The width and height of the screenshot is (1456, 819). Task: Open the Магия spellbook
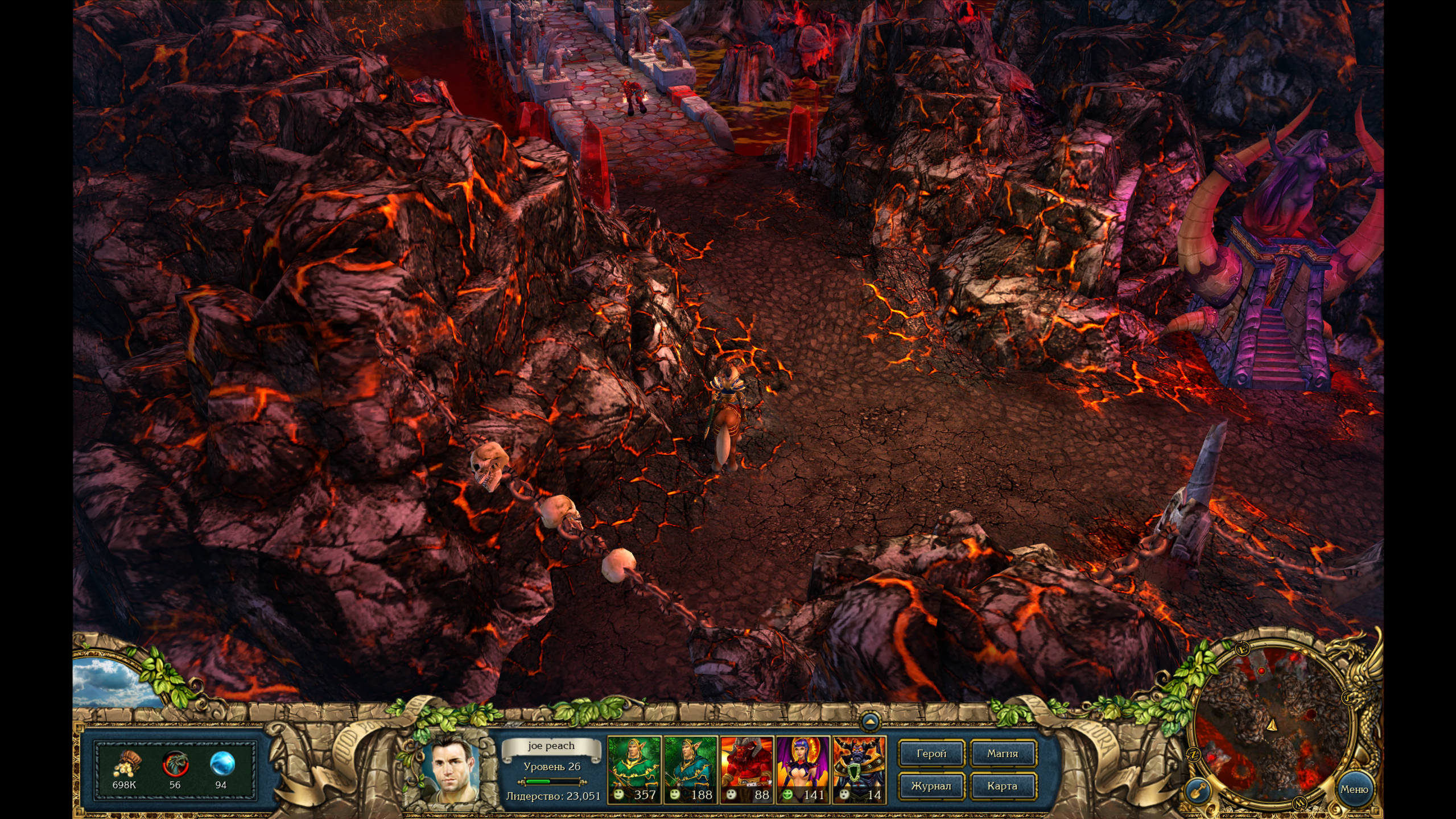click(x=1002, y=754)
